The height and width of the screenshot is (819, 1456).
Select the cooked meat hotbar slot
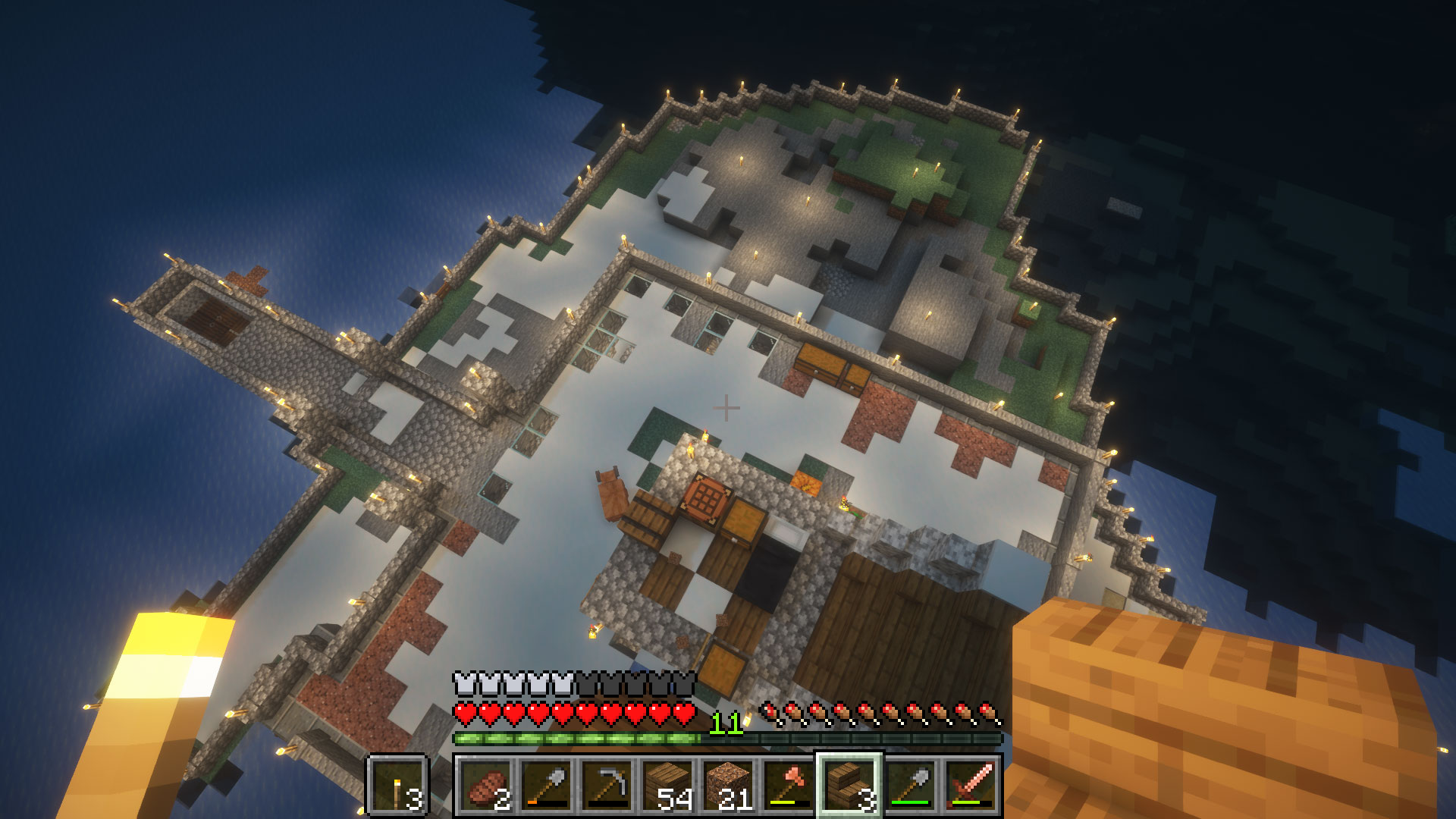(485, 786)
